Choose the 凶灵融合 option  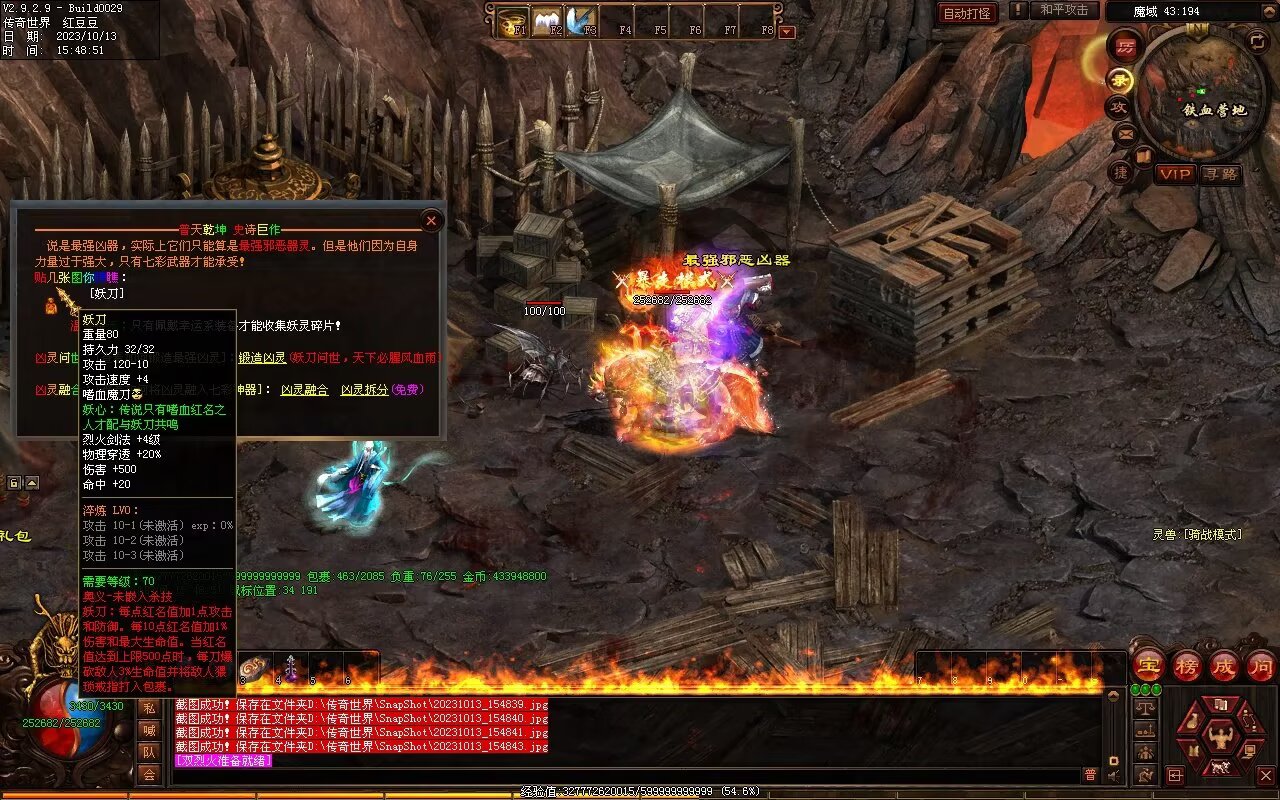(304, 390)
